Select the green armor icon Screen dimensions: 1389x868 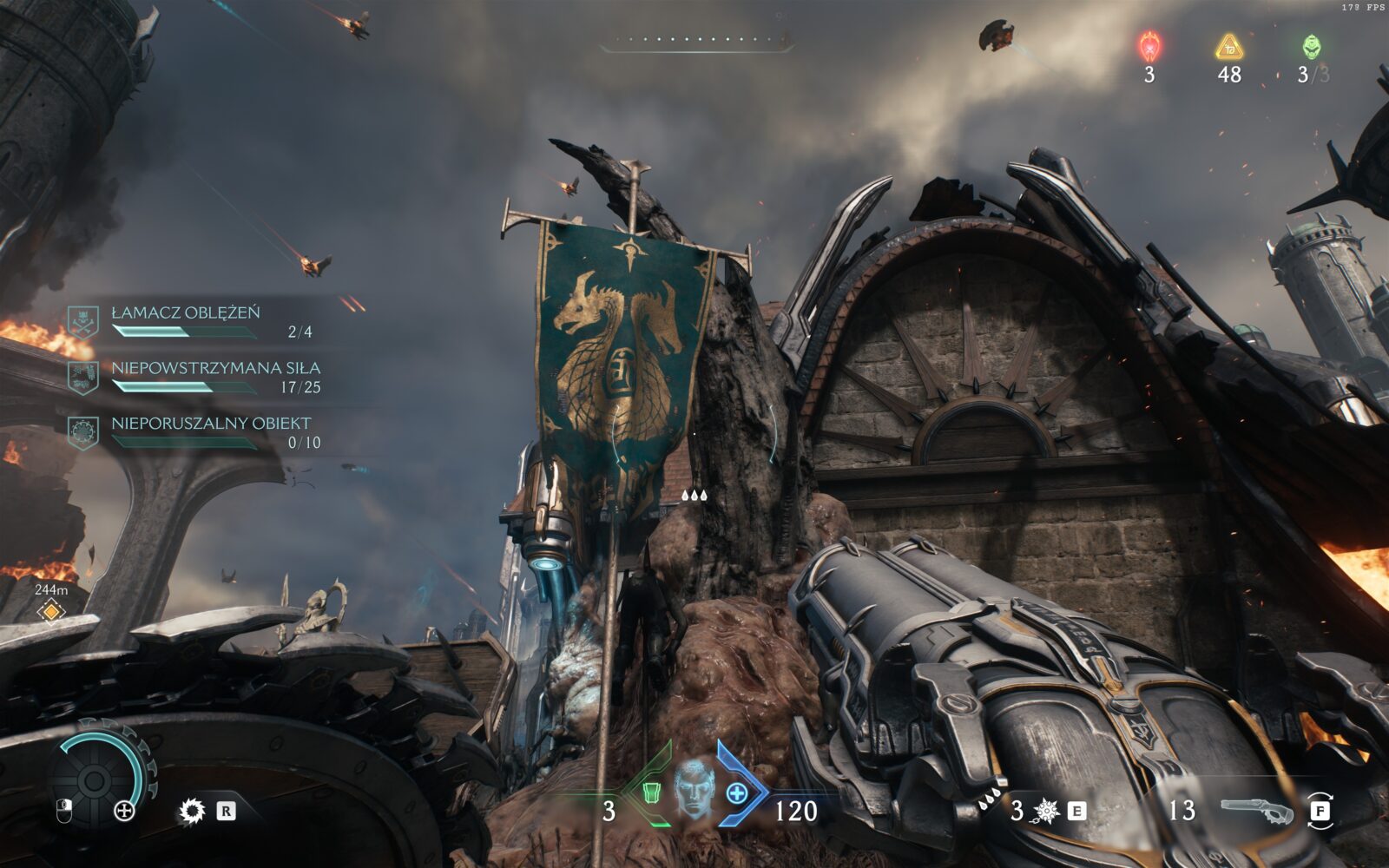652,792
